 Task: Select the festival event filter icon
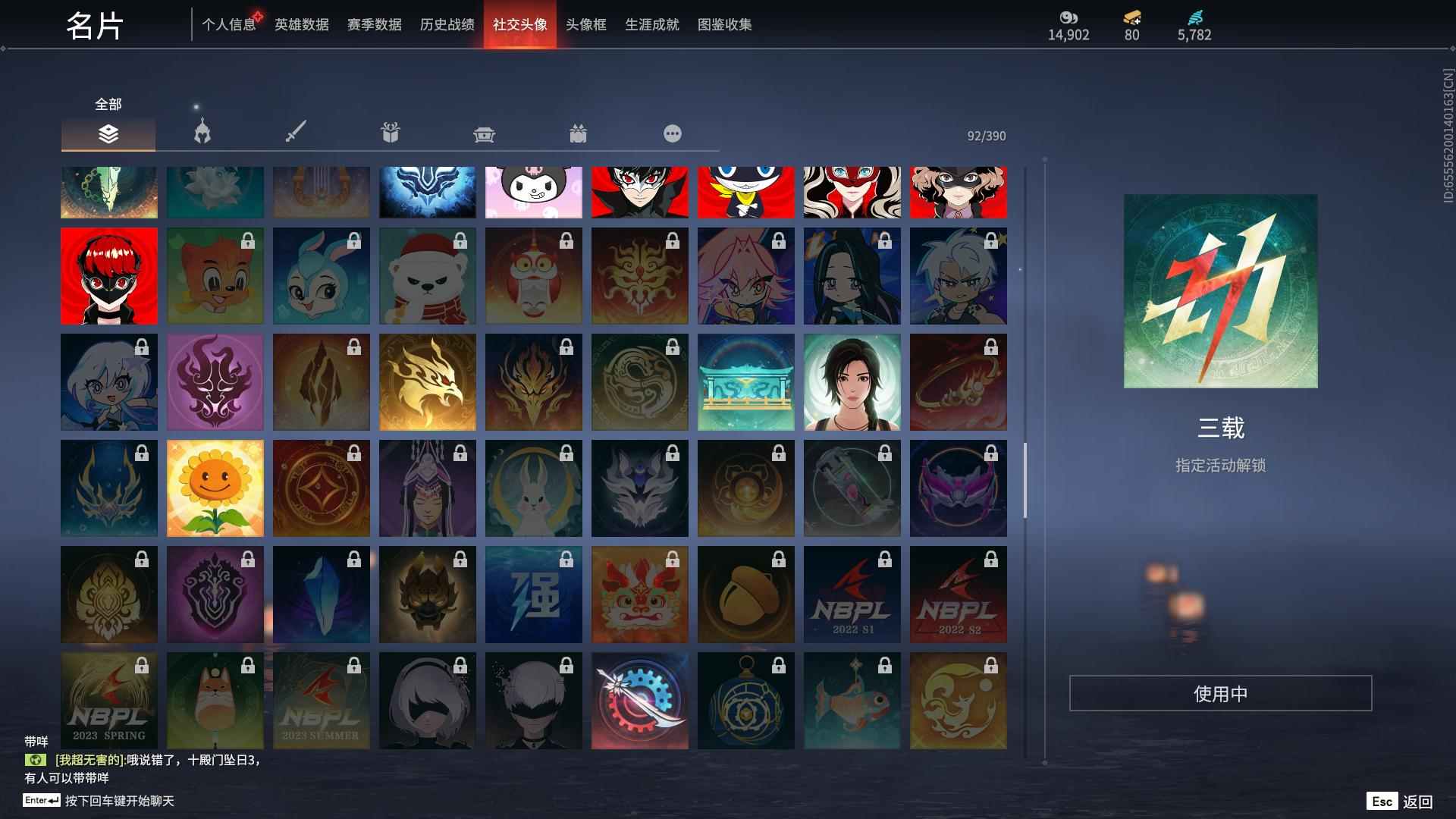point(579,133)
